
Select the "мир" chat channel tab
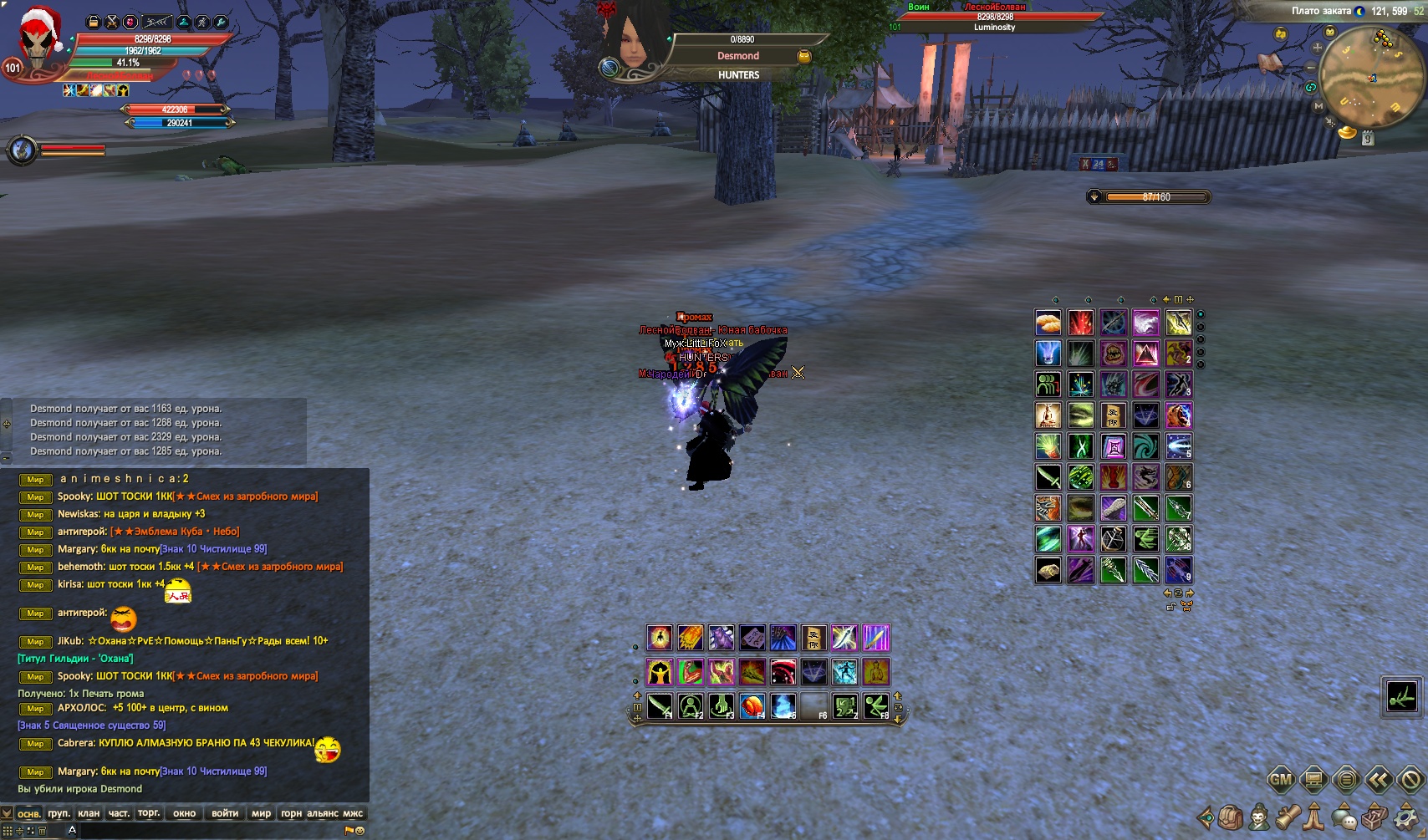tap(261, 813)
